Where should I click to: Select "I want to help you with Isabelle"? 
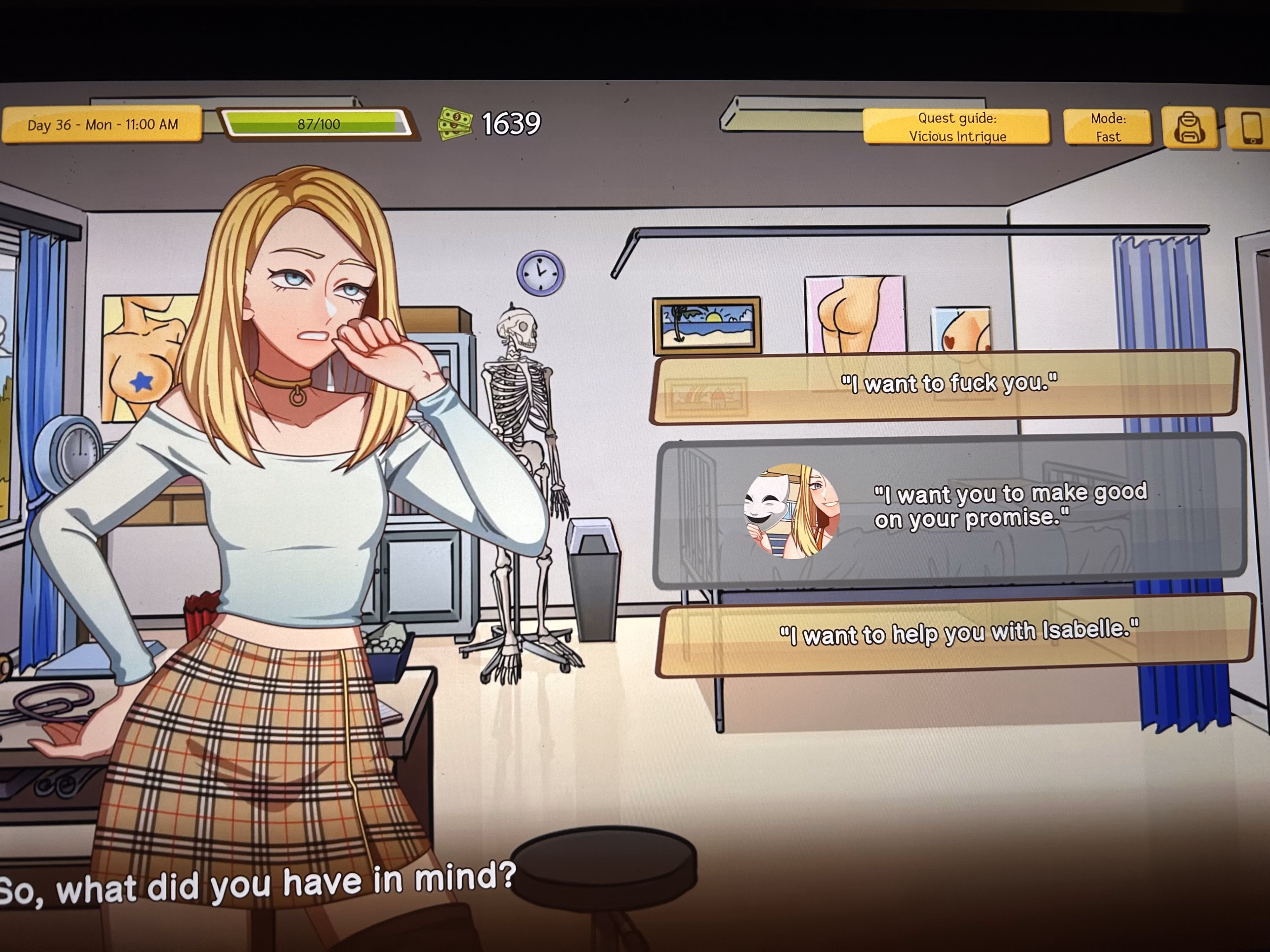pyautogui.click(x=957, y=634)
